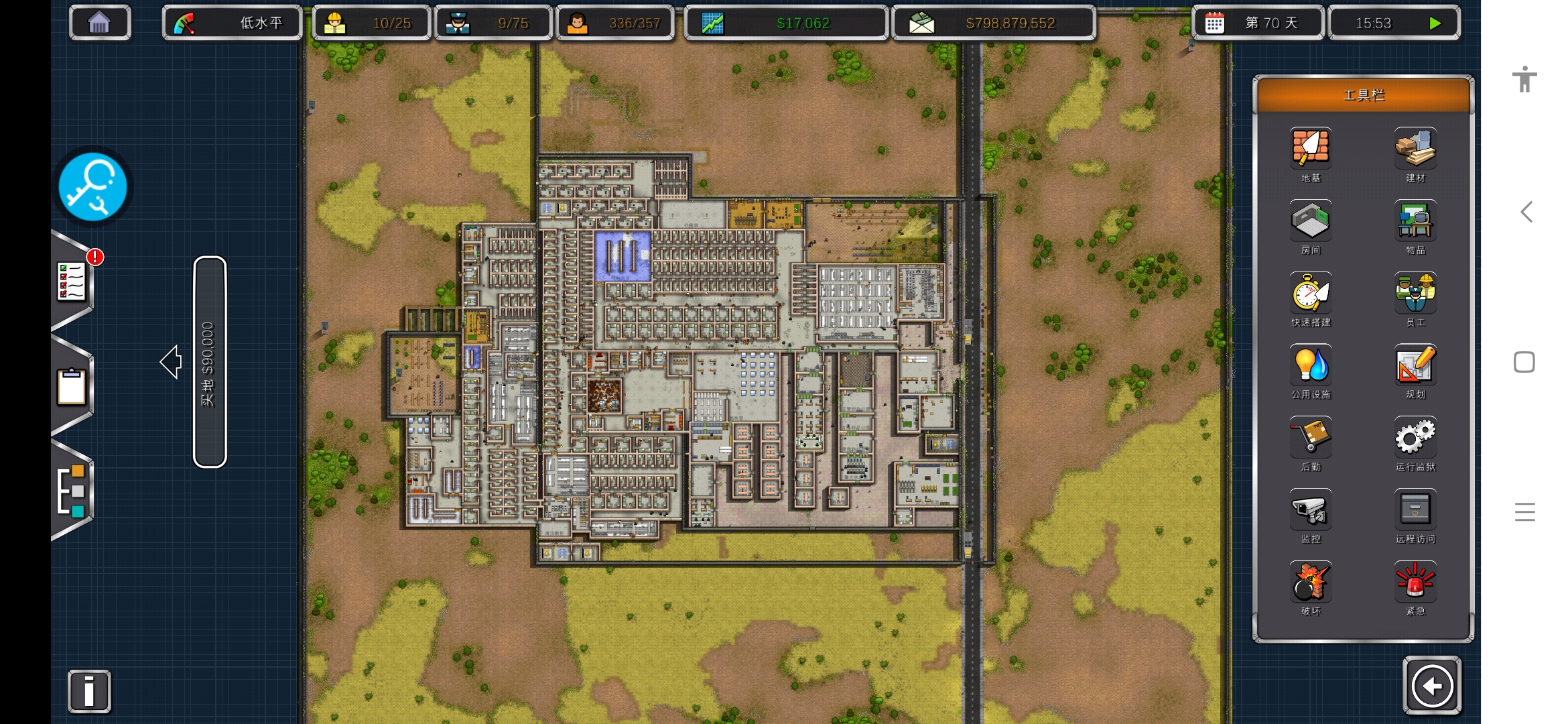Open the to-do checklist with red alert
Image resolution: width=1568 pixels, height=724 pixels.
(x=73, y=282)
